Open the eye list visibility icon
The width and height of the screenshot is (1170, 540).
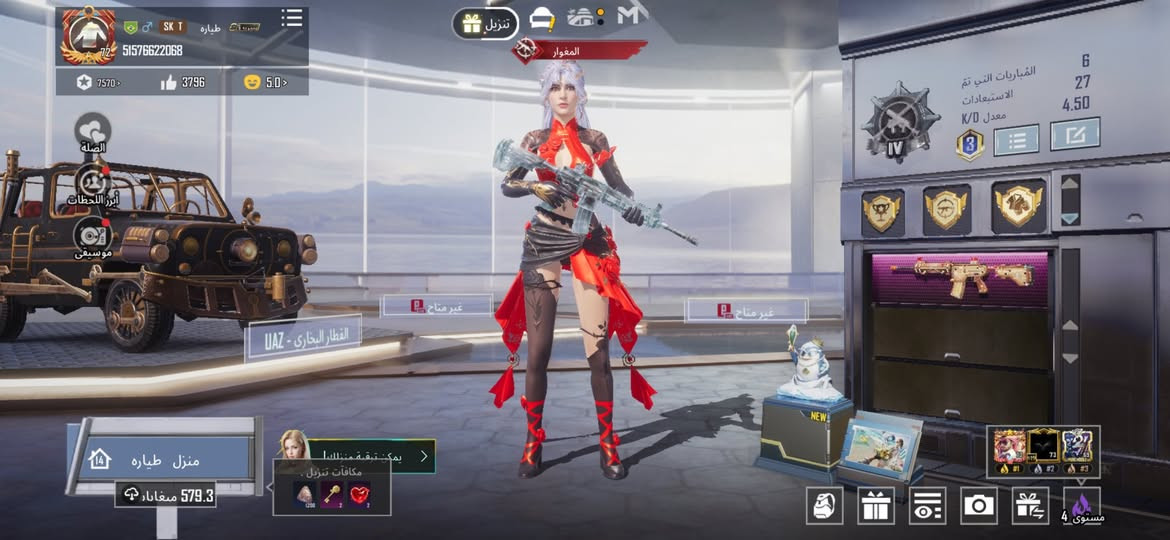click(x=927, y=506)
